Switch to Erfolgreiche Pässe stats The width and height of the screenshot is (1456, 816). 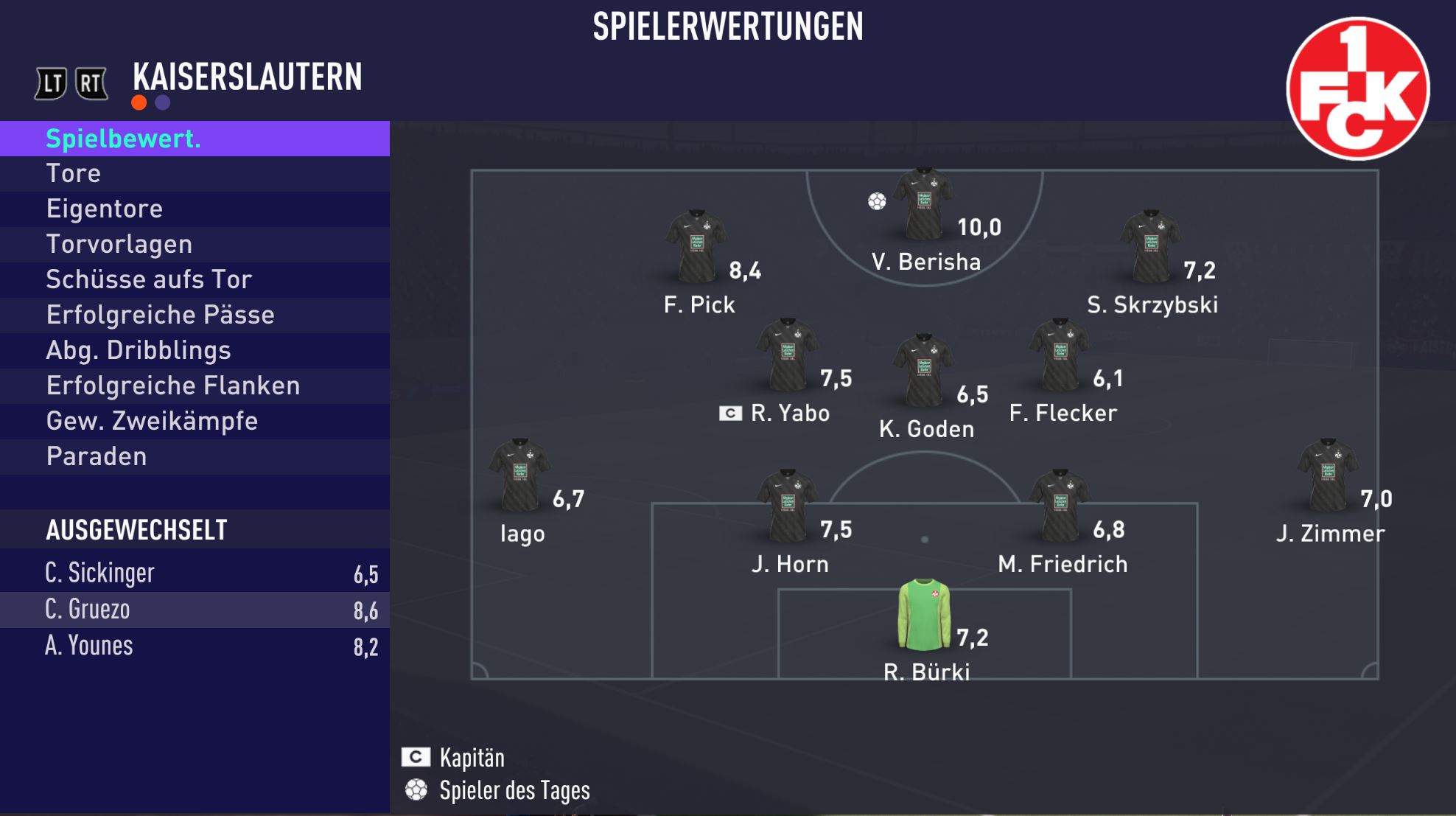195,315
